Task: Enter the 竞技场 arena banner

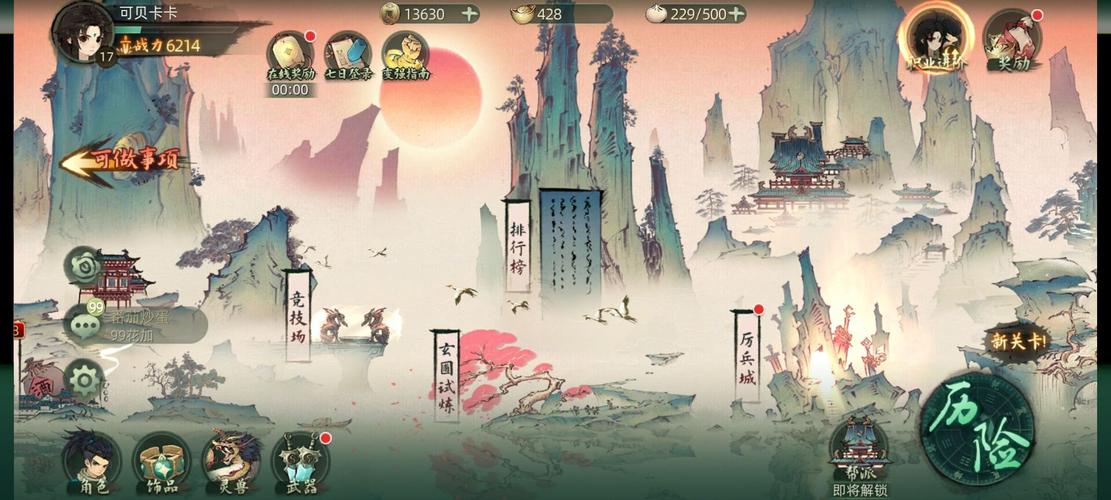Action: pyautogui.click(x=297, y=315)
